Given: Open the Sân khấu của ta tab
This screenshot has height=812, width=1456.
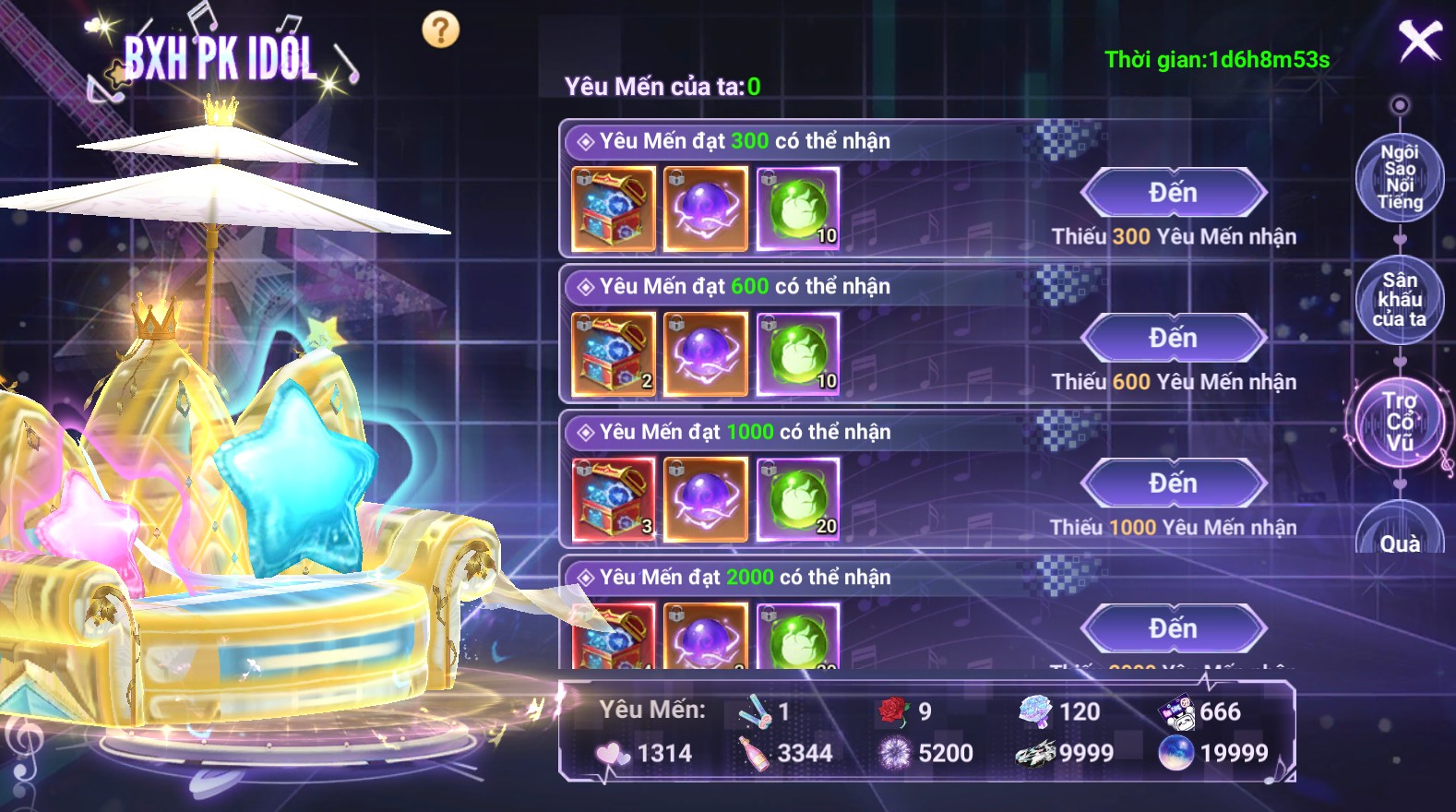Looking at the screenshot, I should [x=1399, y=300].
